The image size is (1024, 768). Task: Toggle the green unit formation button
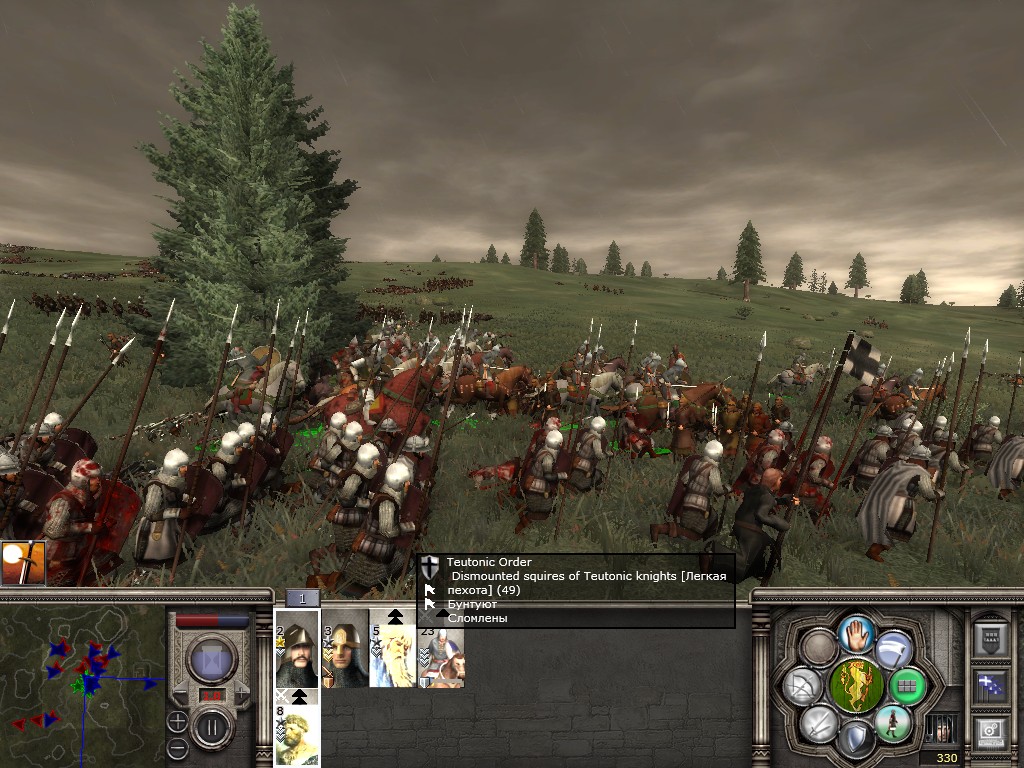[908, 686]
